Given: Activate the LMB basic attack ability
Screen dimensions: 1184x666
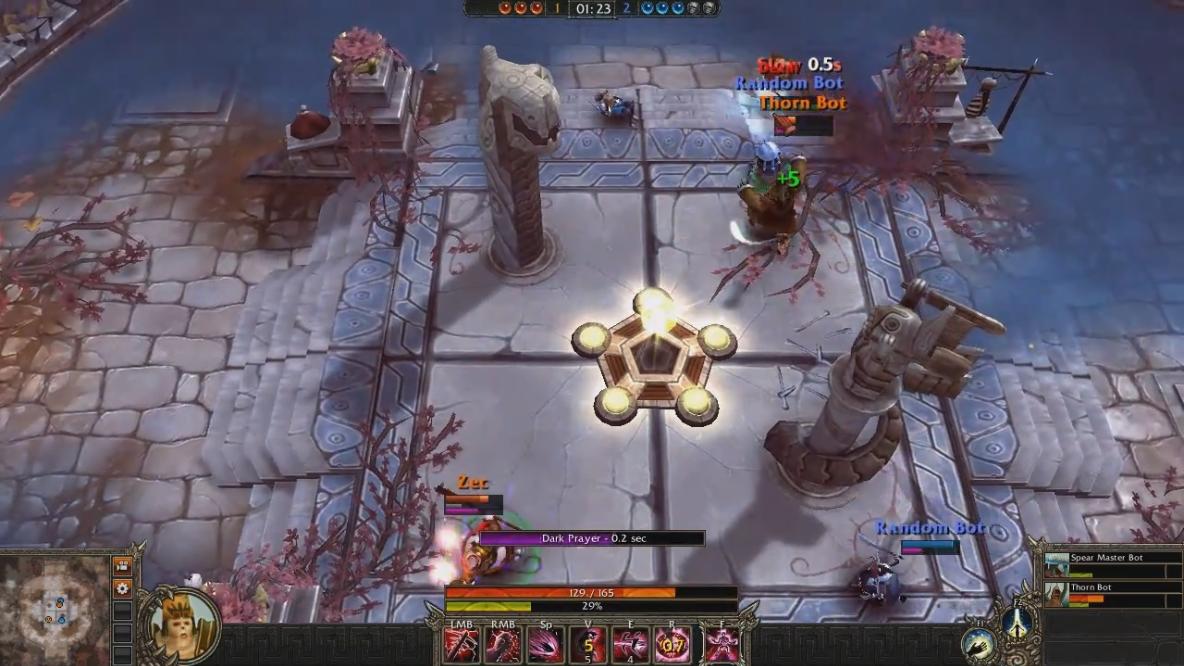Looking at the screenshot, I should coord(461,646).
